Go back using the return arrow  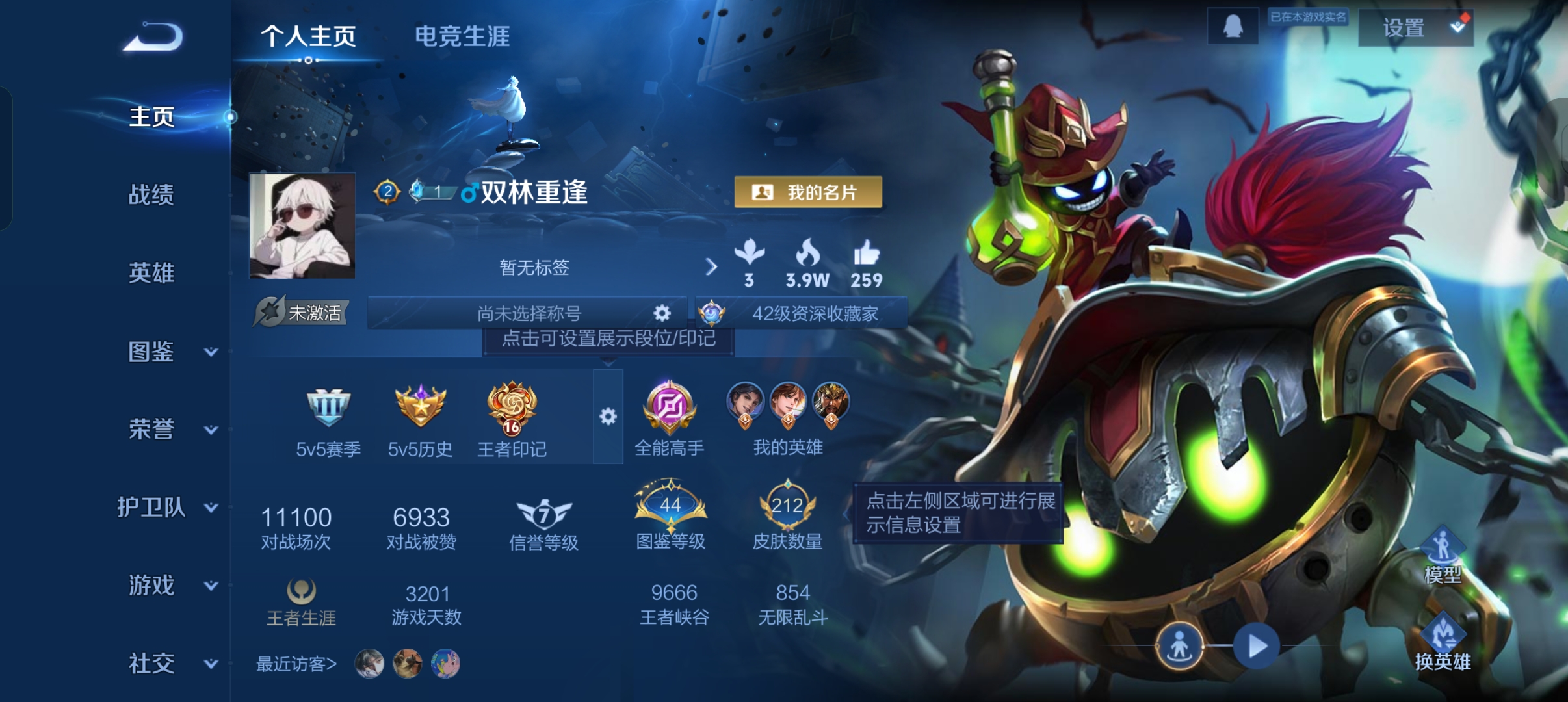click(x=153, y=37)
